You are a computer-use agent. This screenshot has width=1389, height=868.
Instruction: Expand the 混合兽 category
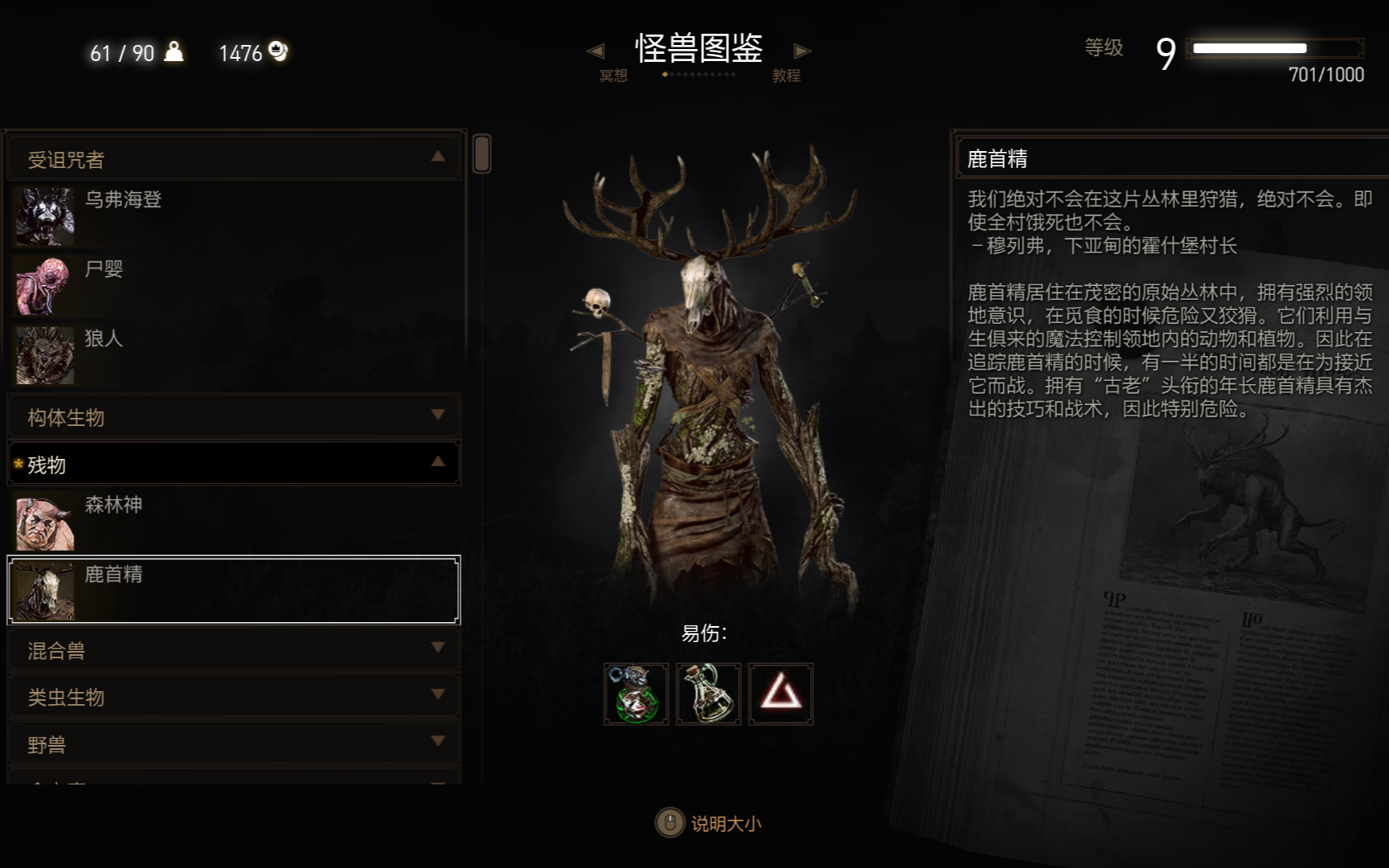(x=233, y=649)
